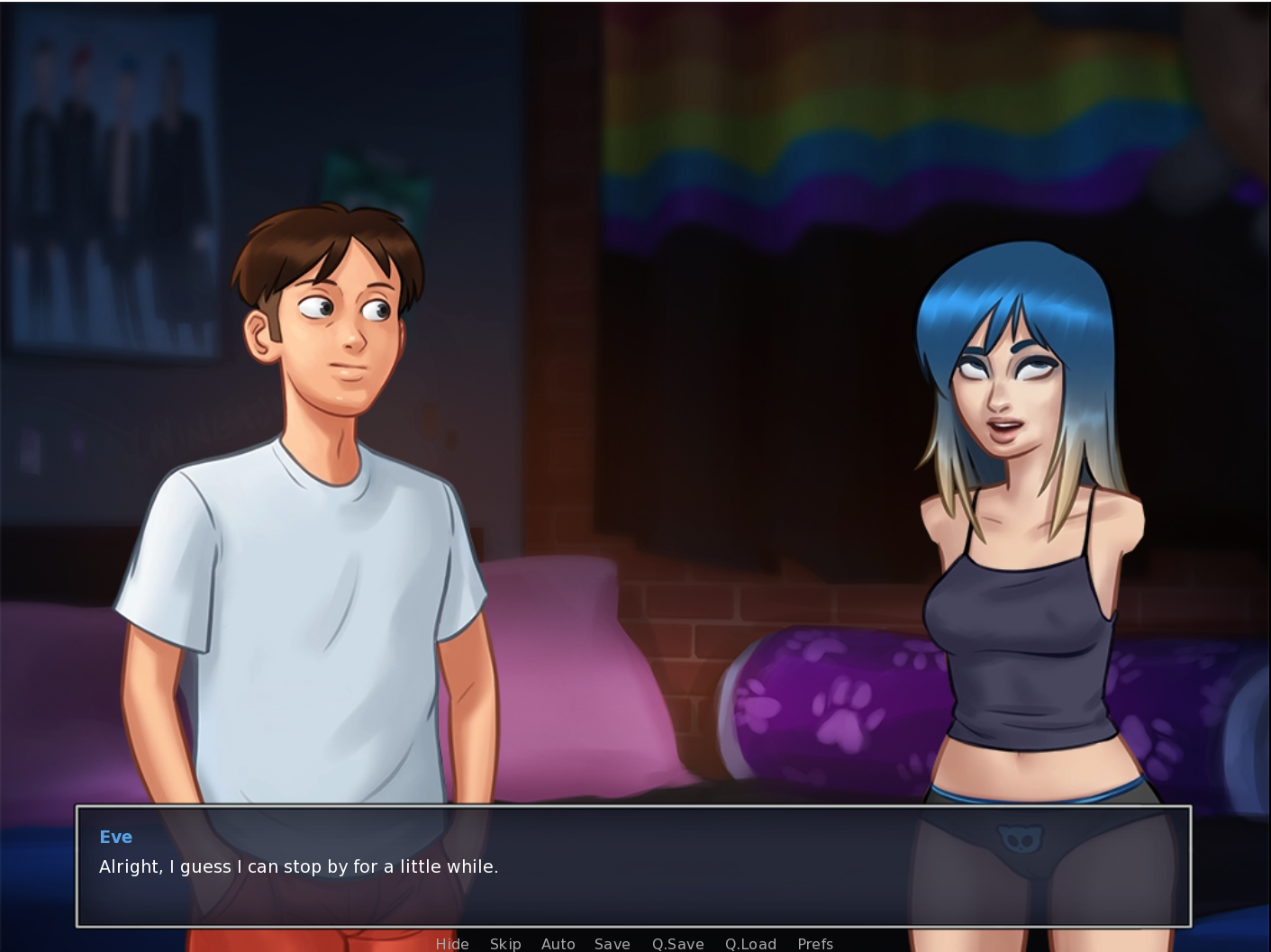Viewport: 1271px width, 952px height.
Task: Quick save with Q.Save
Action: tap(677, 943)
